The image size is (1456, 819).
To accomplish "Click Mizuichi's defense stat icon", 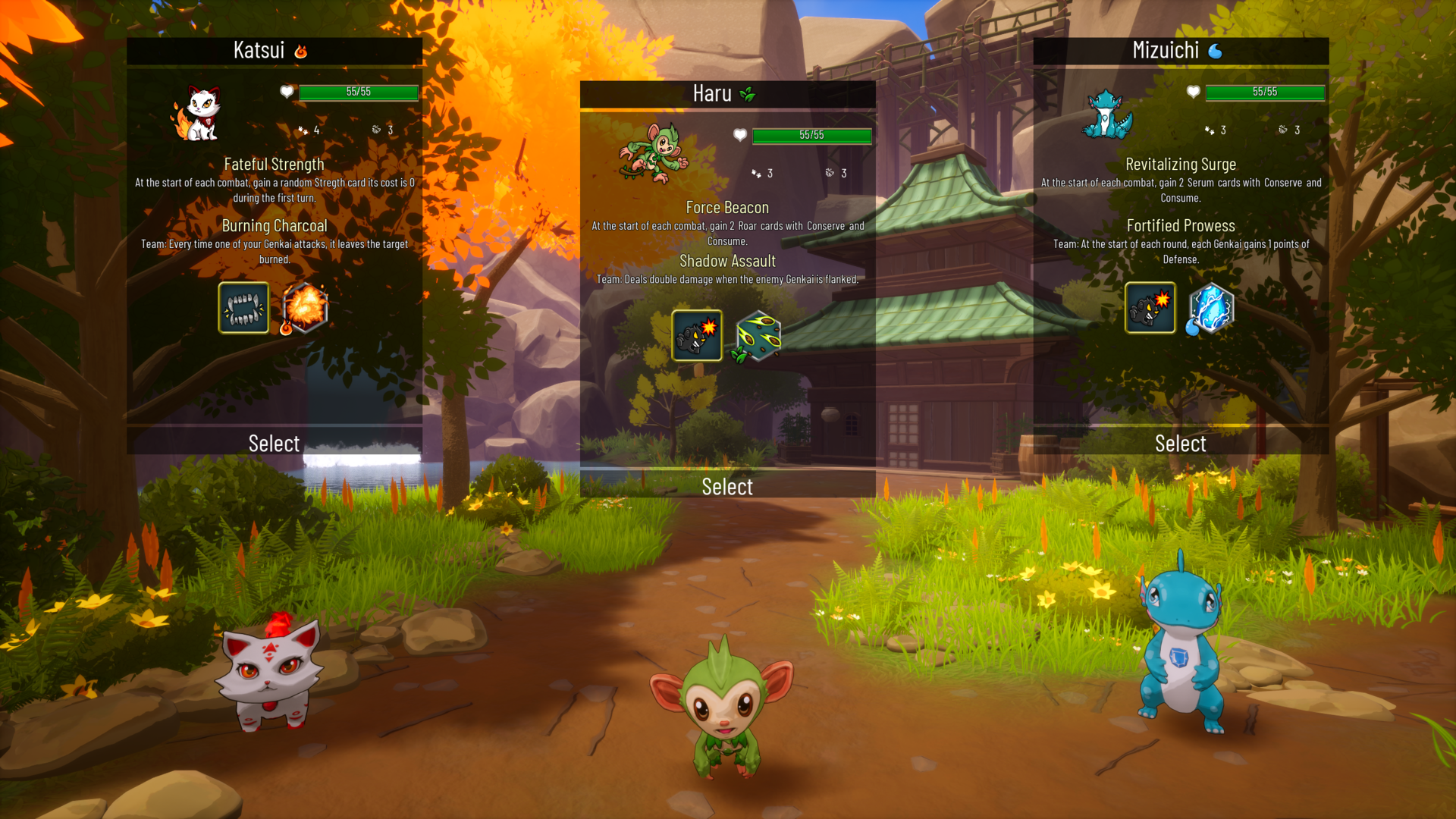I will click(x=1283, y=130).
